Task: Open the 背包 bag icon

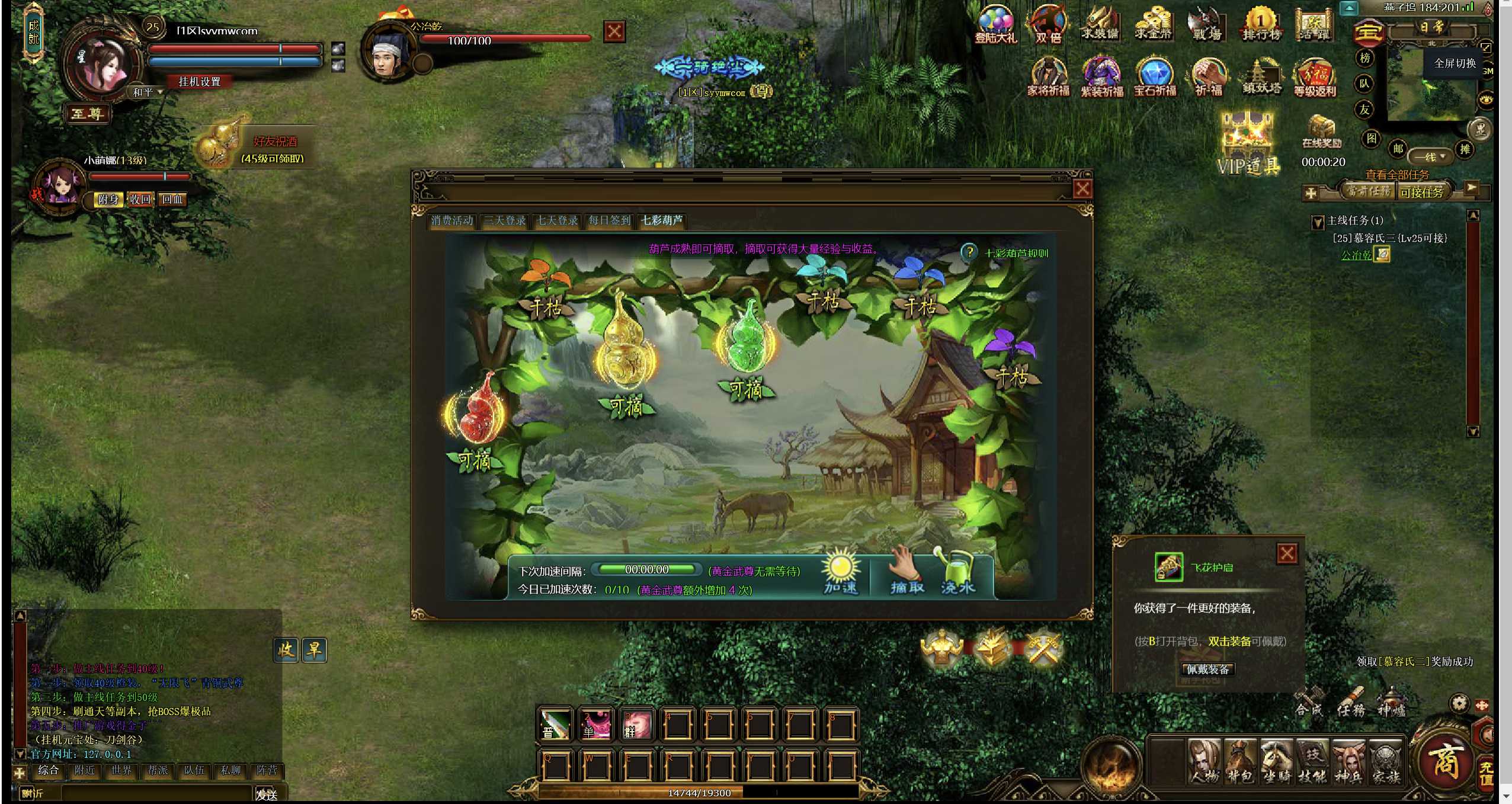Action: (1240, 763)
